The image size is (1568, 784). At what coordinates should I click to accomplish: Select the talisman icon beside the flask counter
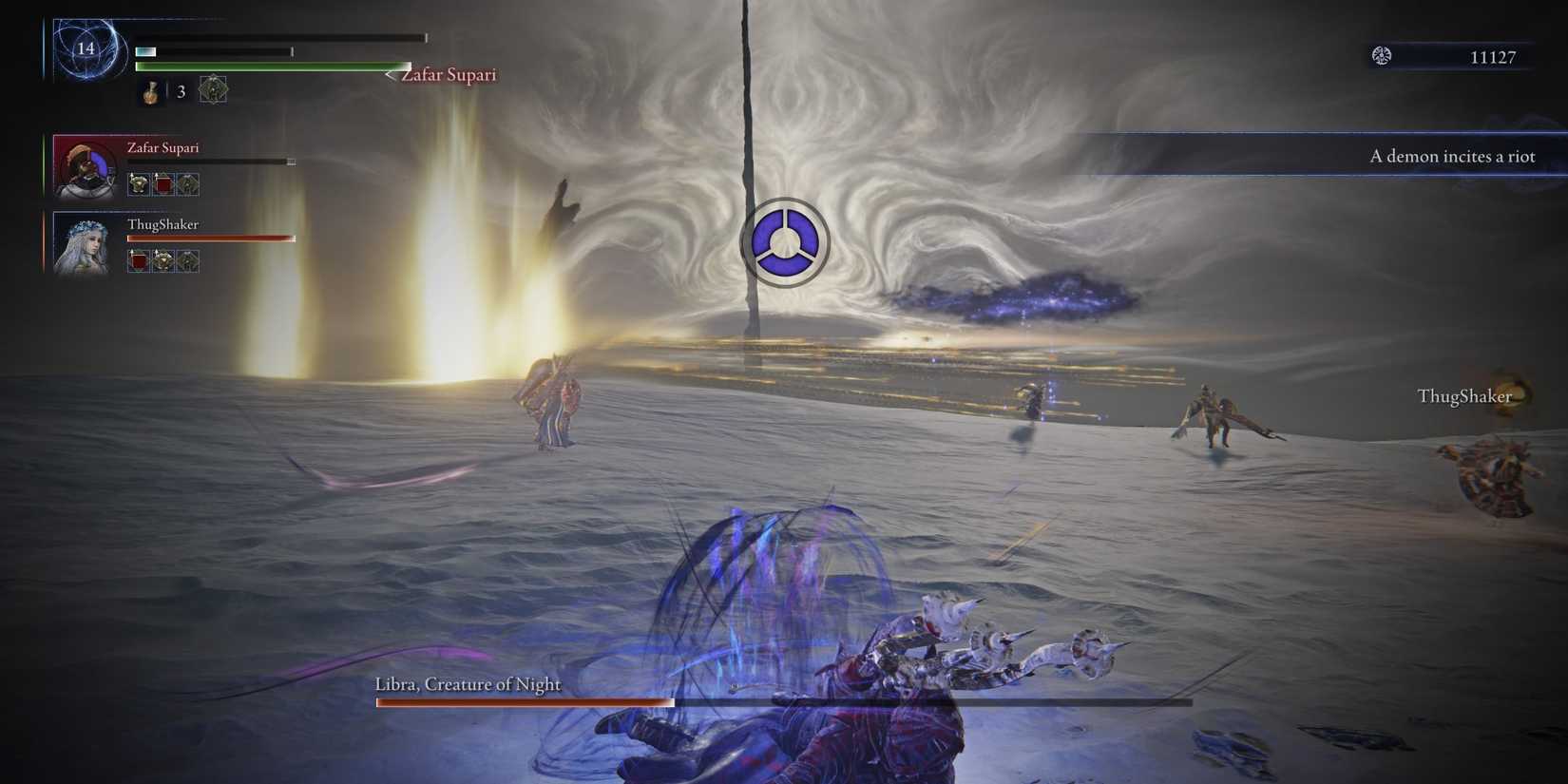[x=213, y=89]
